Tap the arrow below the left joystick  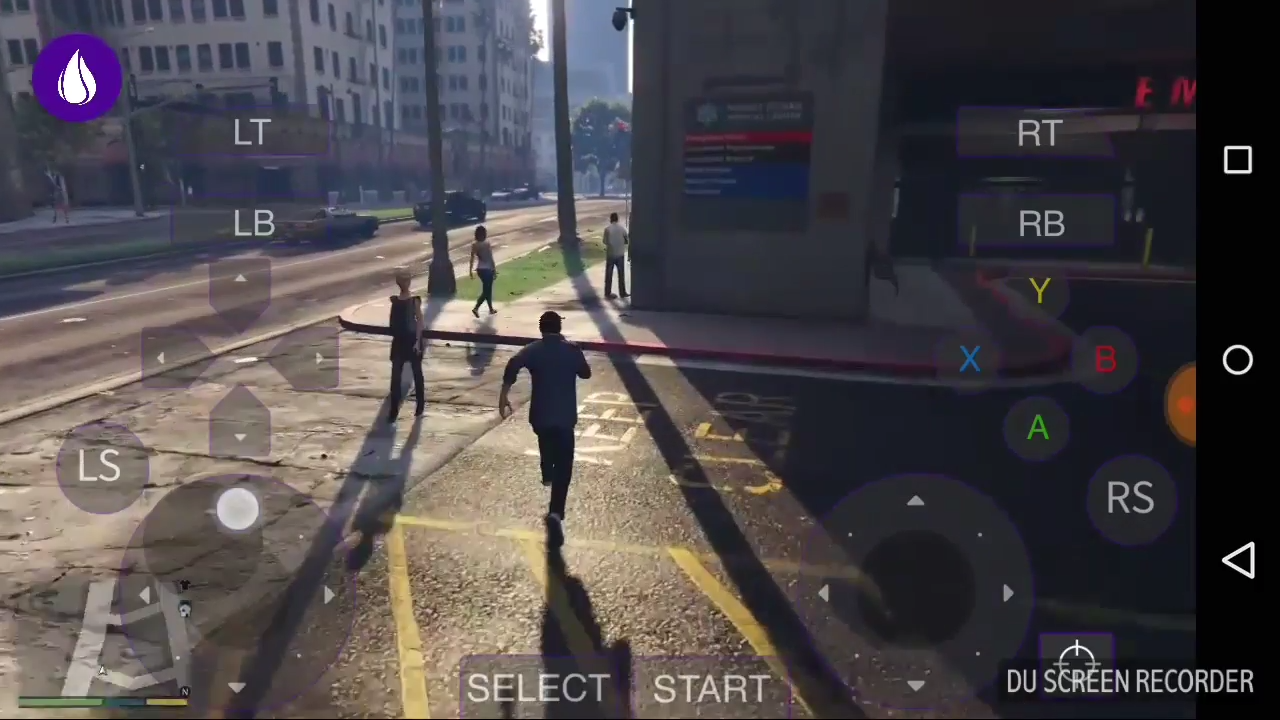237,686
